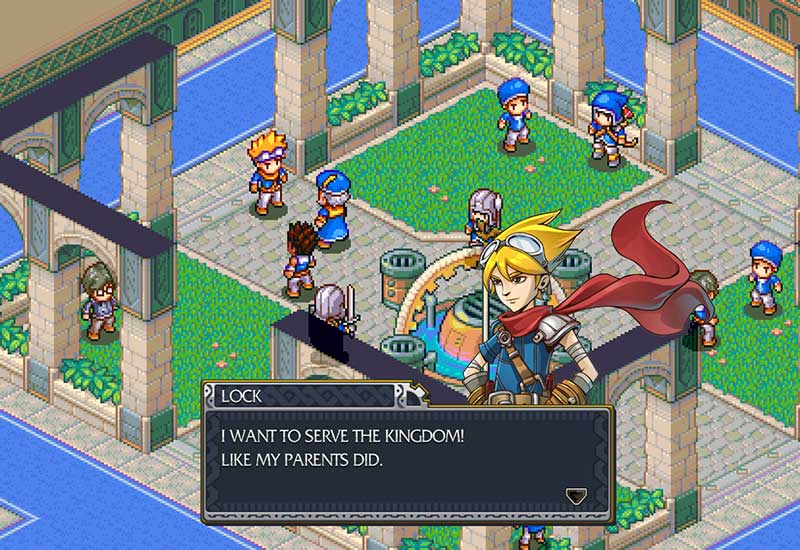The image size is (800, 550).
Task: Advance dialogue with the down arrow indicator
Action: (575, 495)
